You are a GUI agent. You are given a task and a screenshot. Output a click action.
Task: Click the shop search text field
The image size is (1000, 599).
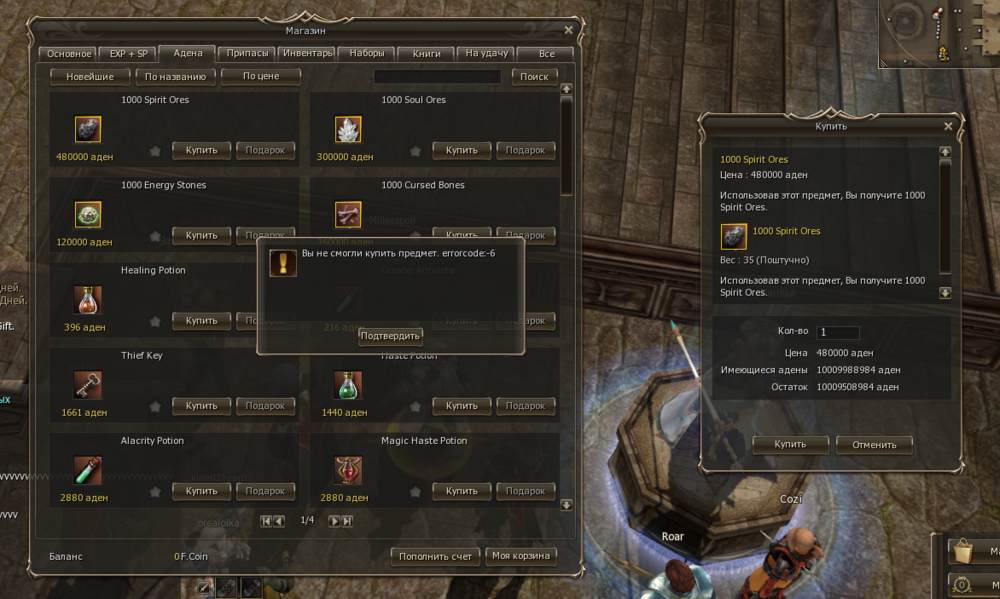[437, 76]
